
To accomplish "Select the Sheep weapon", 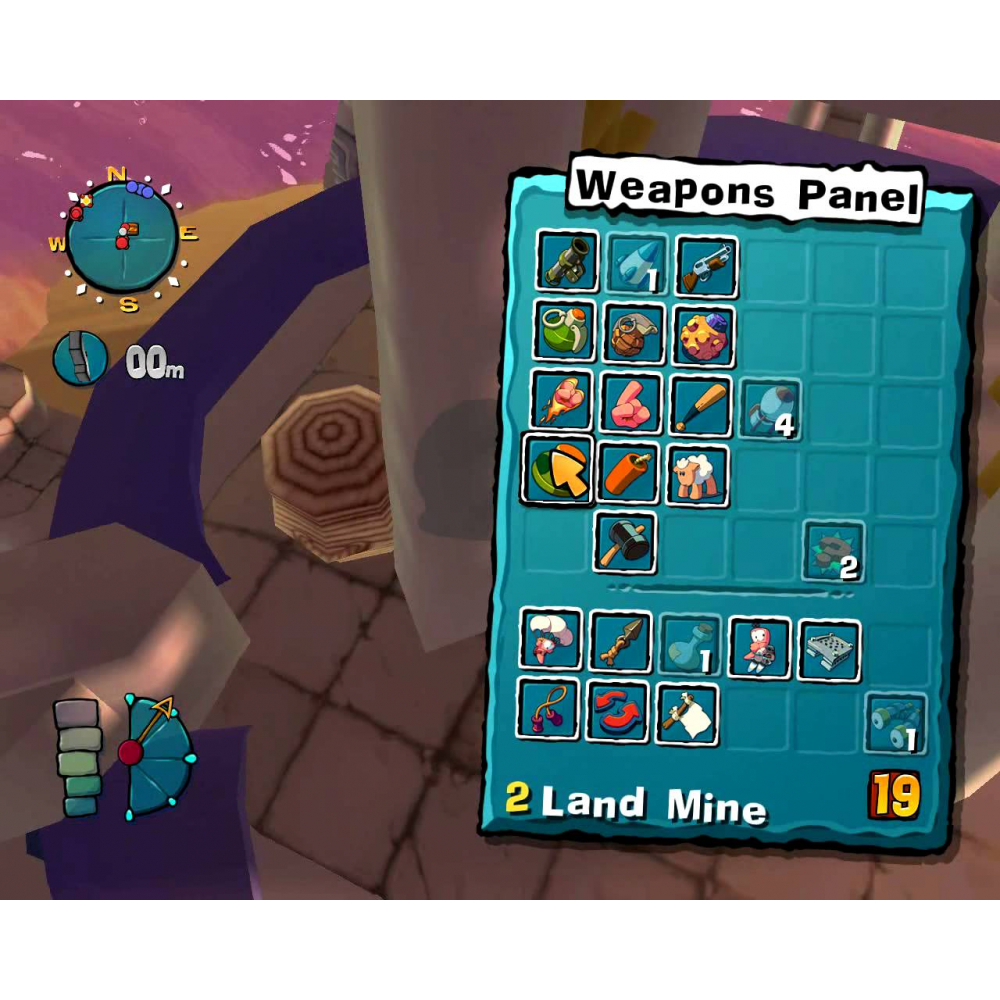I will [x=698, y=476].
